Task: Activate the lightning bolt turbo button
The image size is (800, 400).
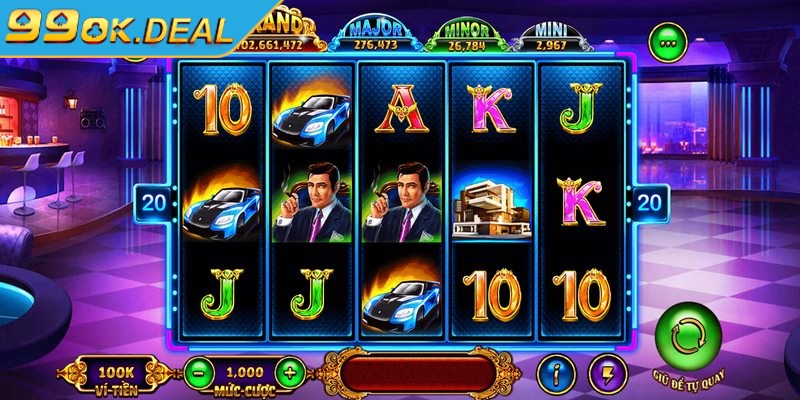Action: [x=606, y=372]
